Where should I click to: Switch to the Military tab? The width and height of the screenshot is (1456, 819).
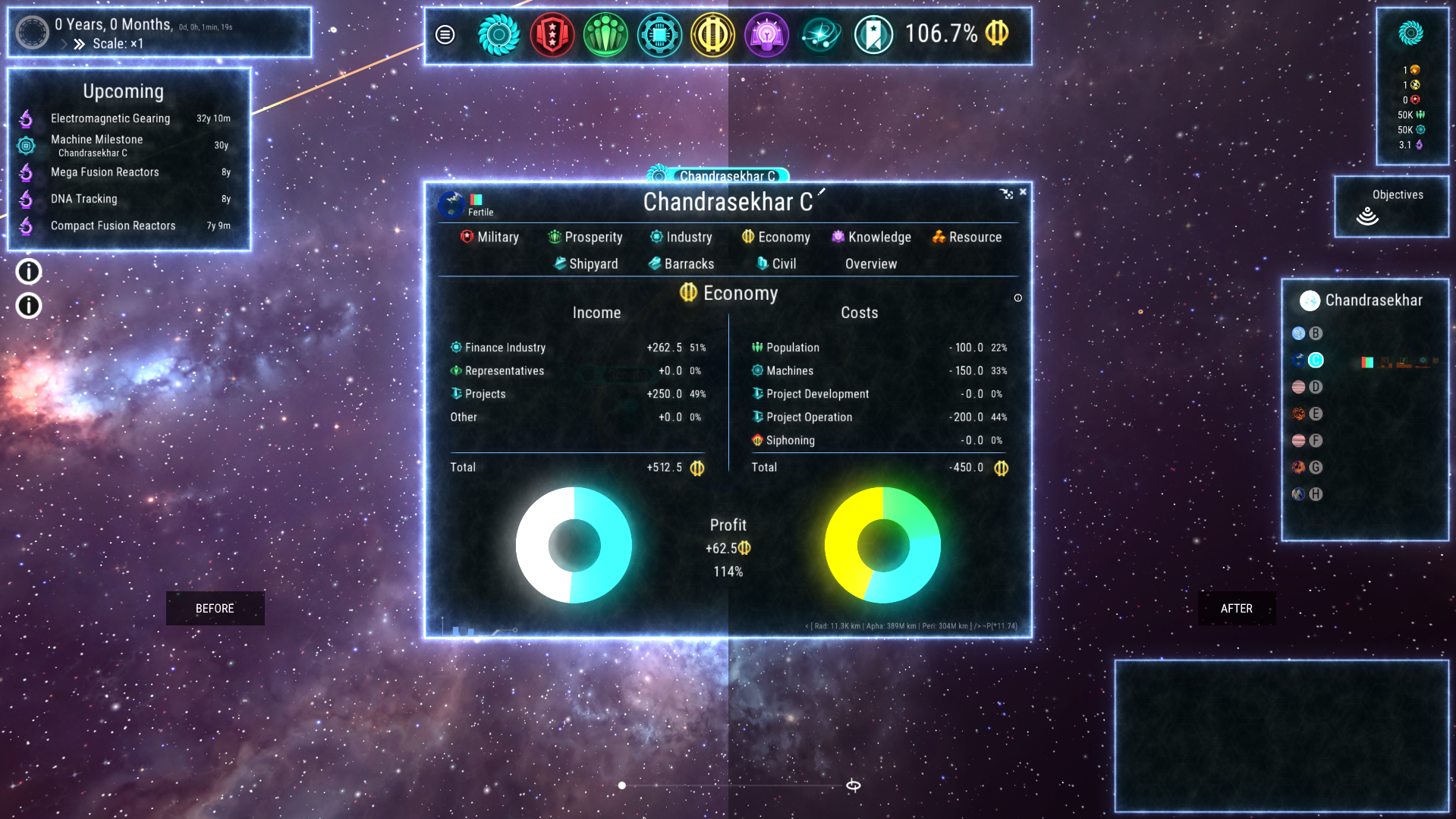489,238
